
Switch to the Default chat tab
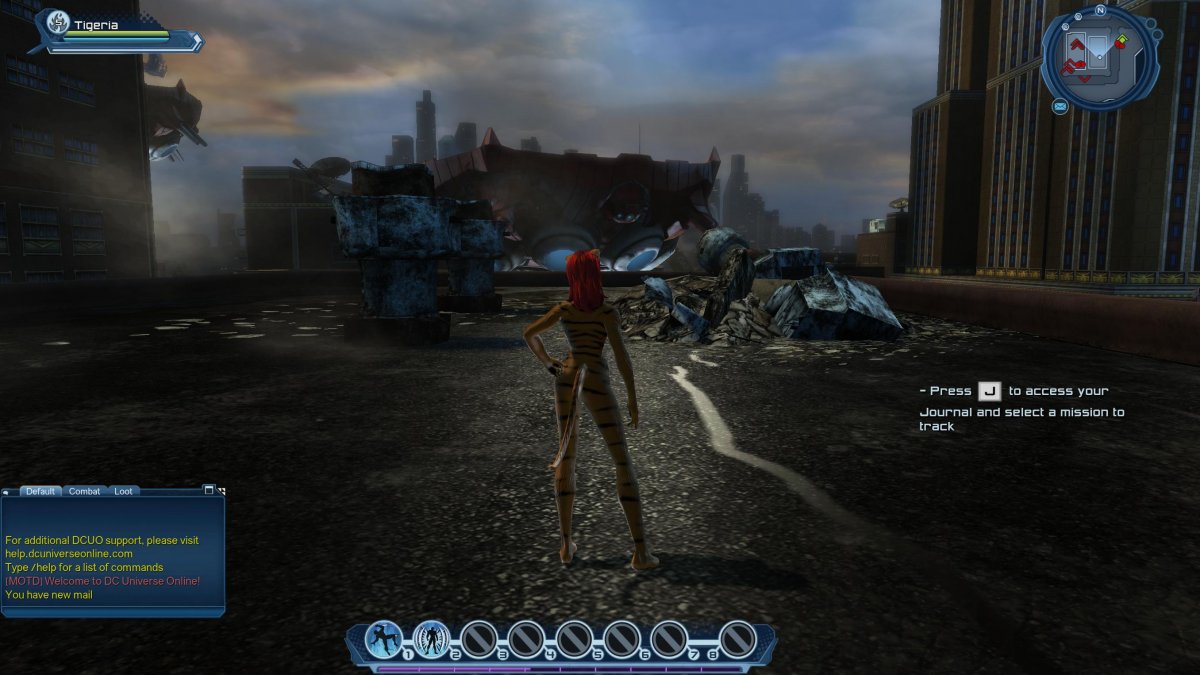tap(41, 491)
